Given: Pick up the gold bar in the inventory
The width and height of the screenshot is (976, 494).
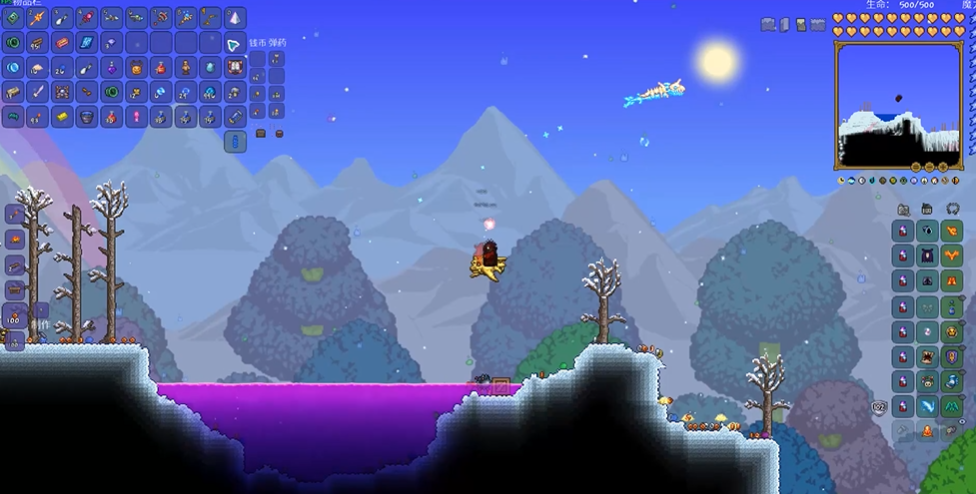Looking at the screenshot, I should click(62, 117).
